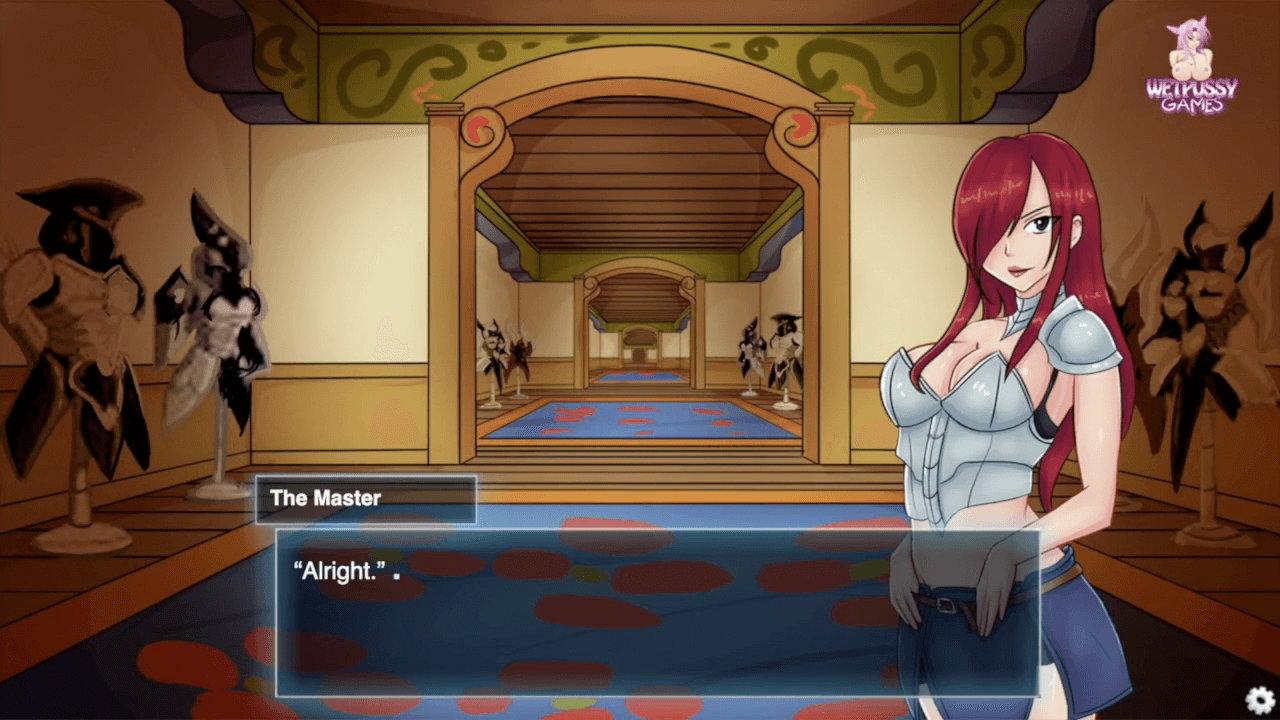1280x720 pixels.
Task: Open settings with the gear icon
Action: pos(1260,700)
